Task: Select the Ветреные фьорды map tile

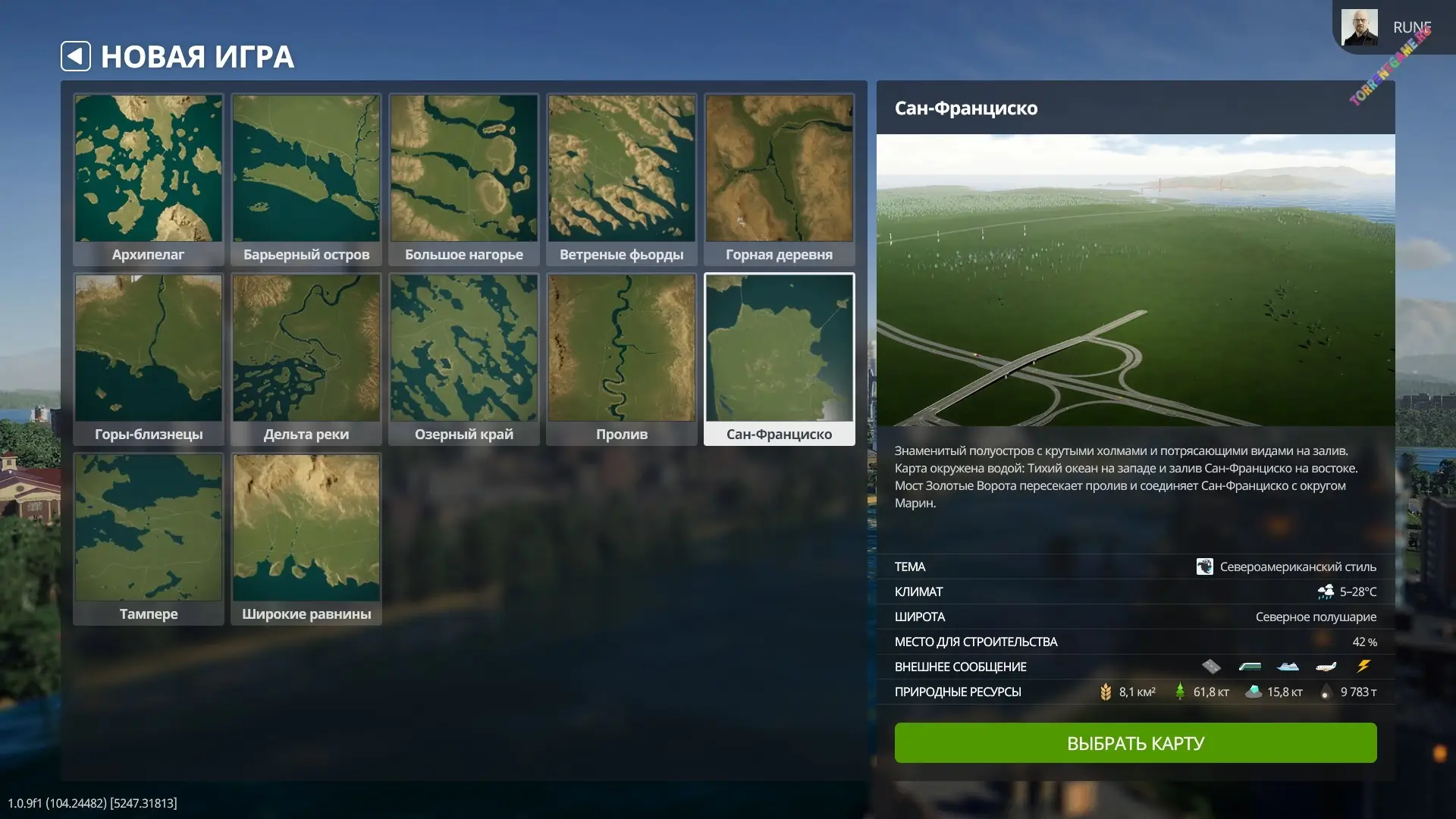Action: tap(622, 179)
